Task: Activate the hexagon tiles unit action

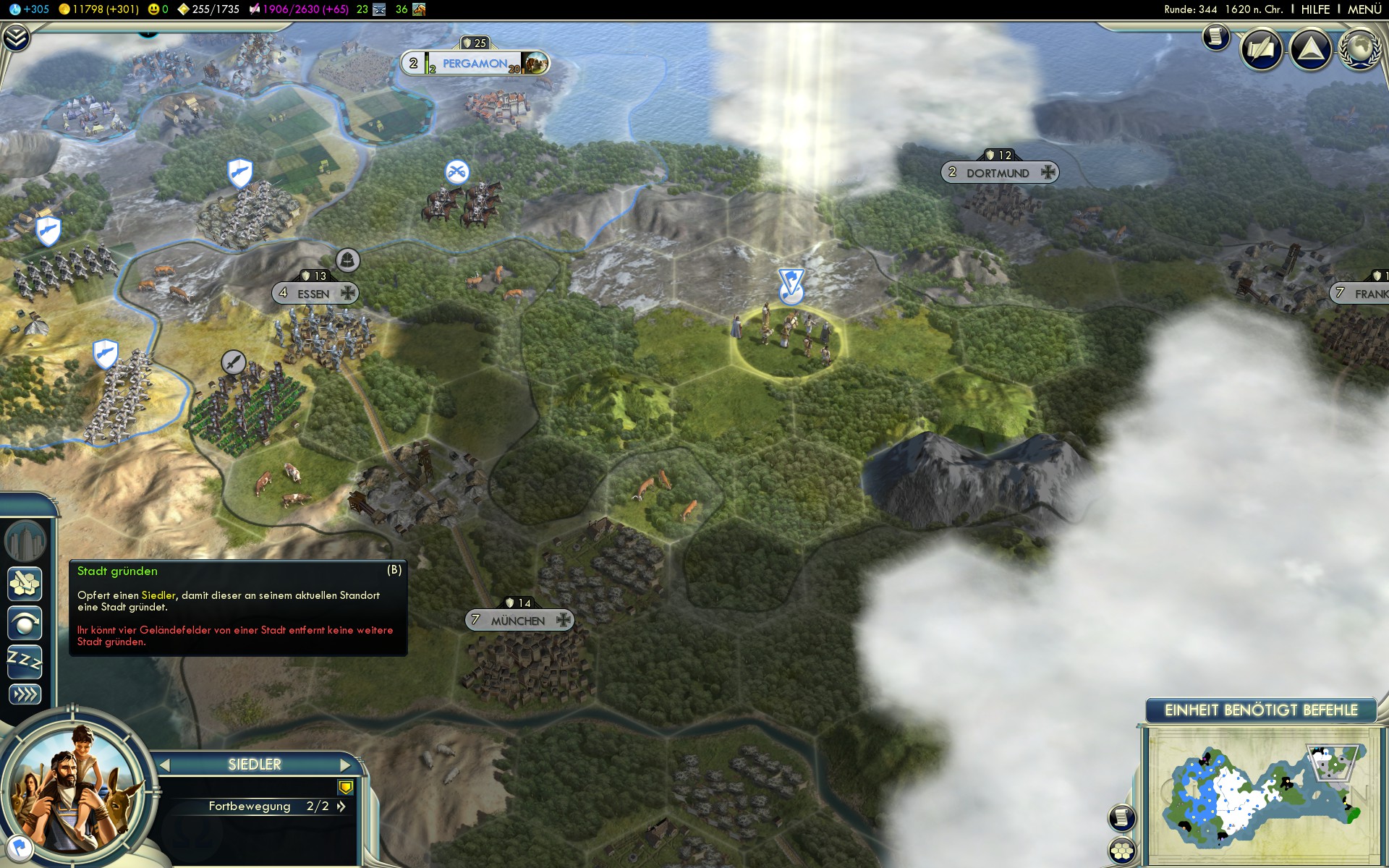Action: 25,584
